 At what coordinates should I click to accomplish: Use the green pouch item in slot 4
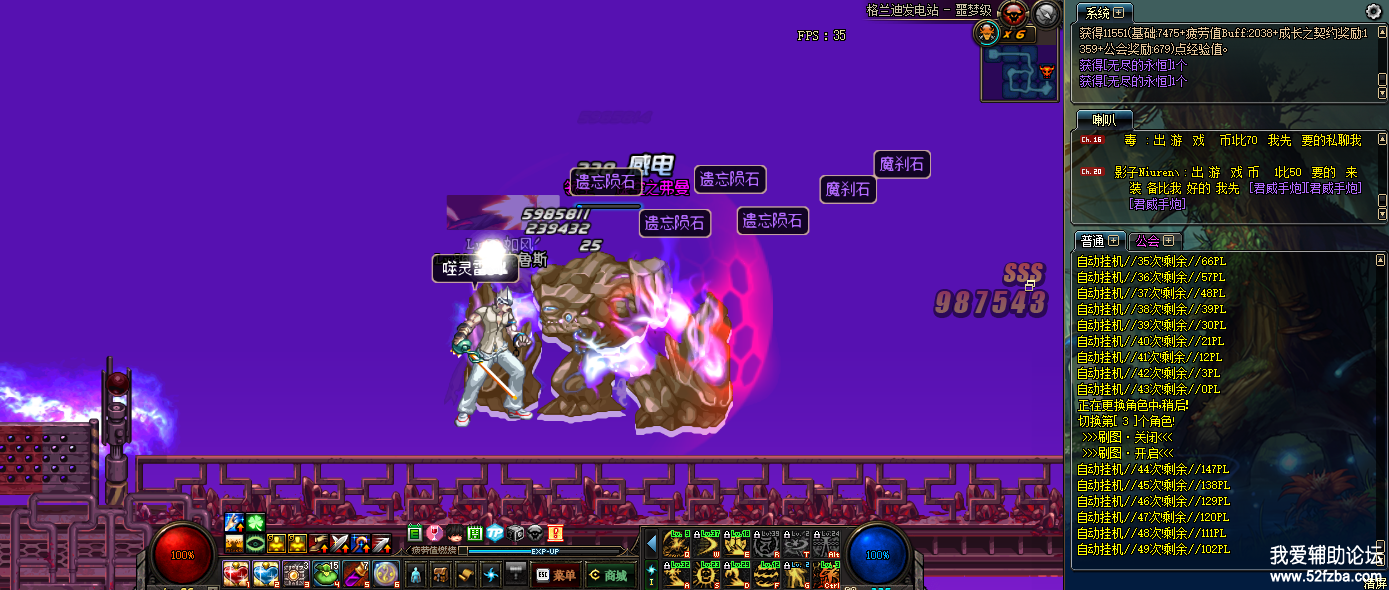pos(326,574)
